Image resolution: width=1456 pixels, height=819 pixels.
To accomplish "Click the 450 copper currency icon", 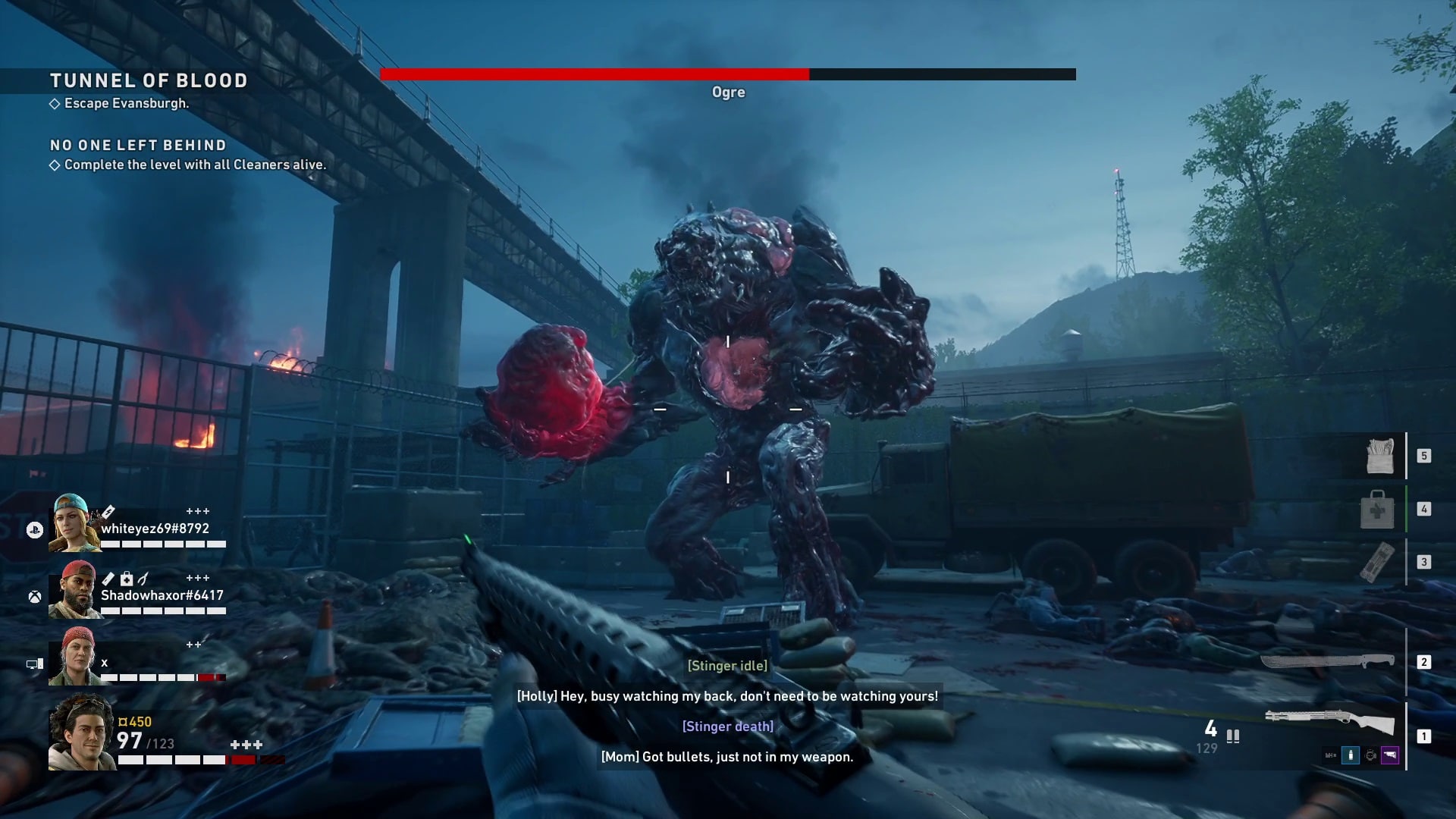I will [123, 722].
